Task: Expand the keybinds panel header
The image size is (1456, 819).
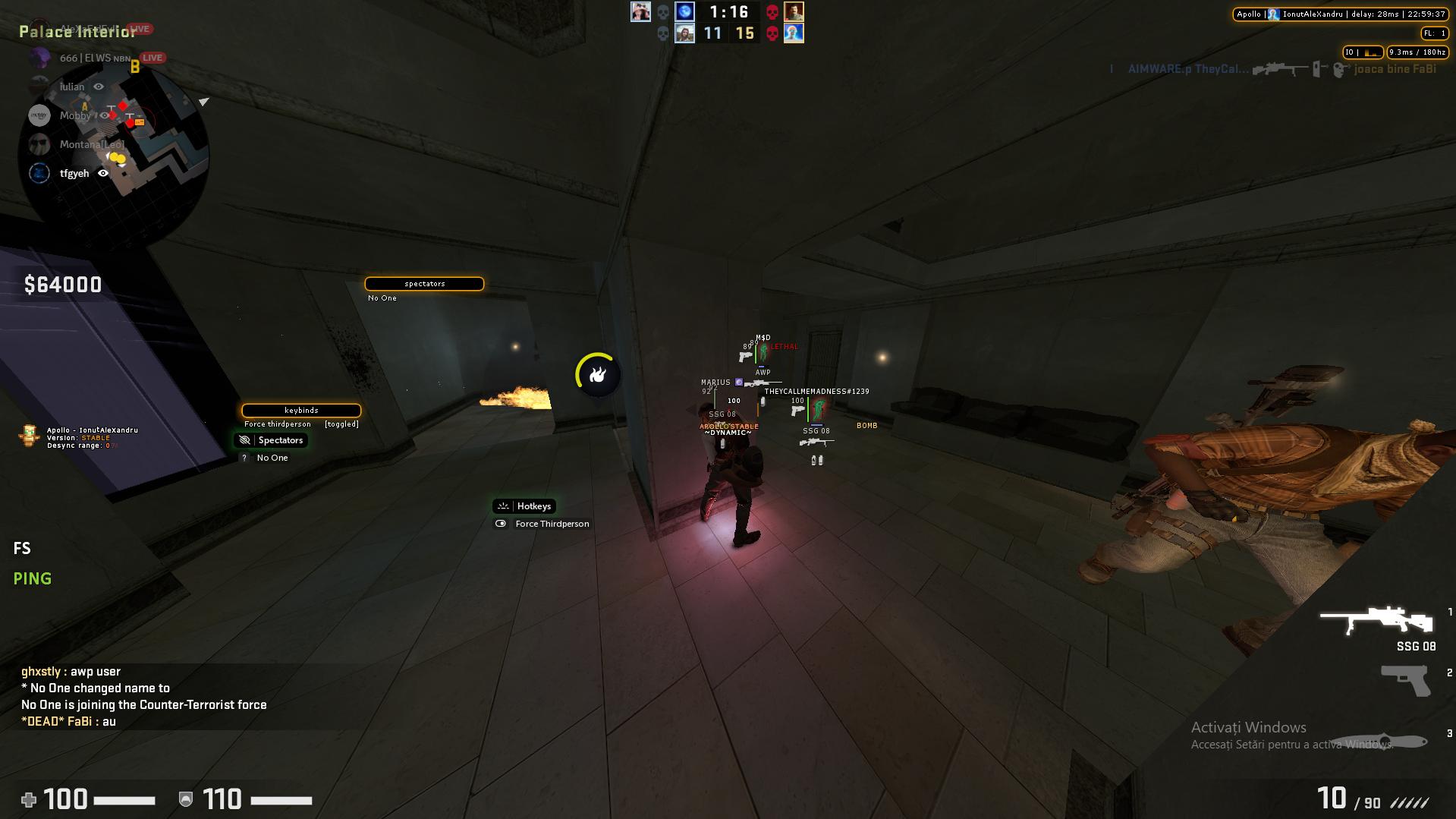Action: coord(300,410)
